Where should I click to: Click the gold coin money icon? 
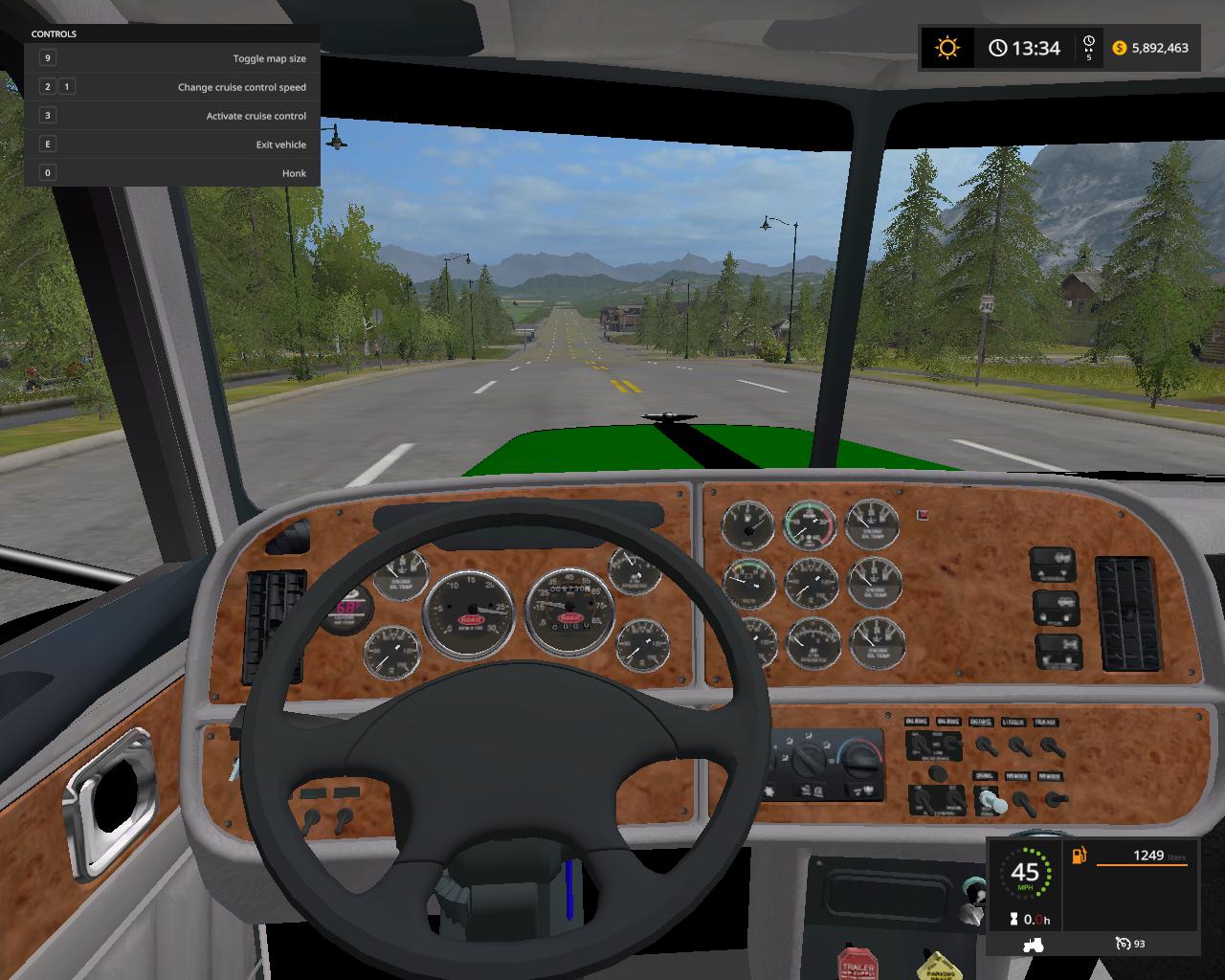click(1120, 48)
